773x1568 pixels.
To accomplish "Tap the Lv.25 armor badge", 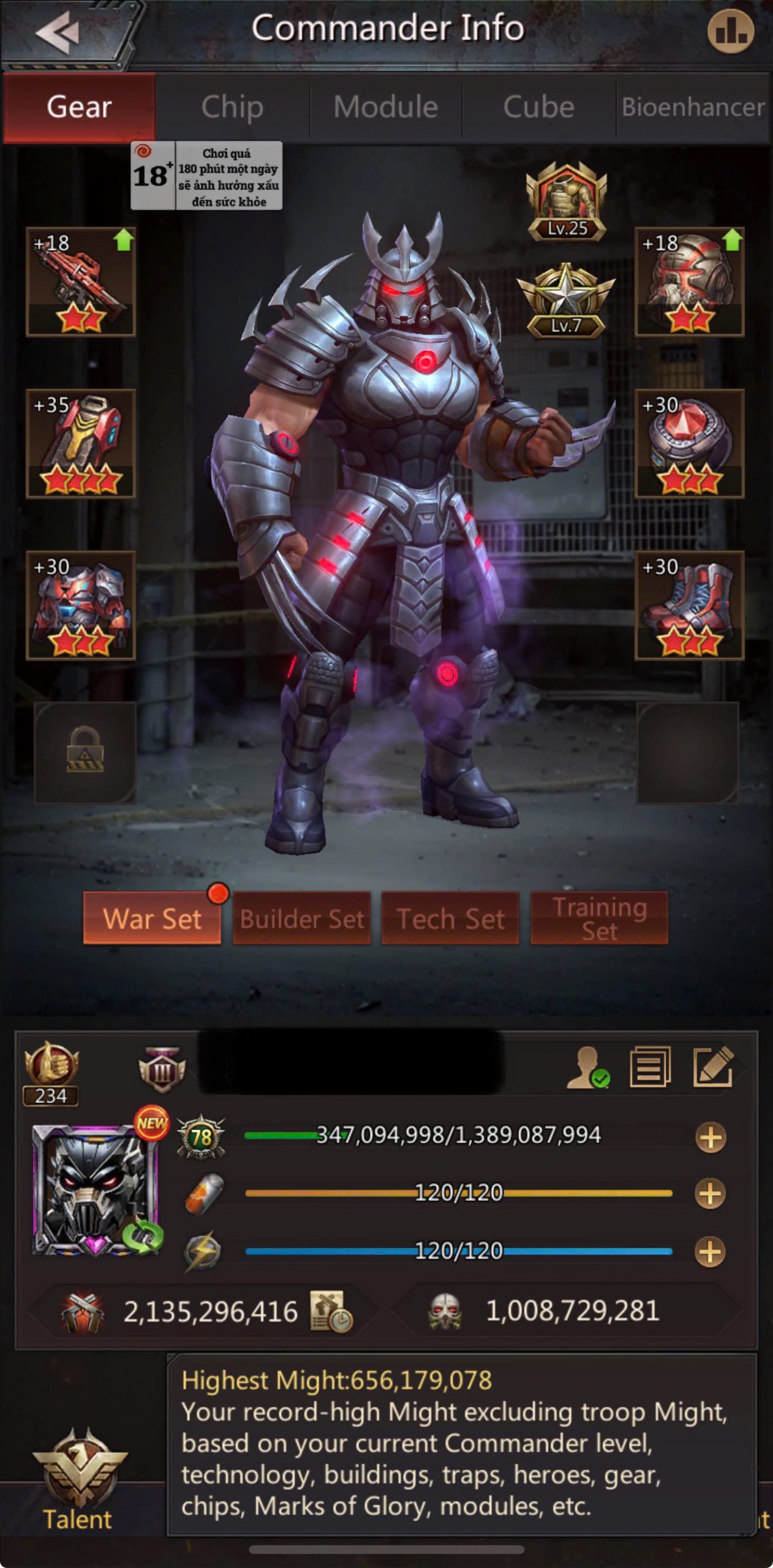I will click(567, 202).
